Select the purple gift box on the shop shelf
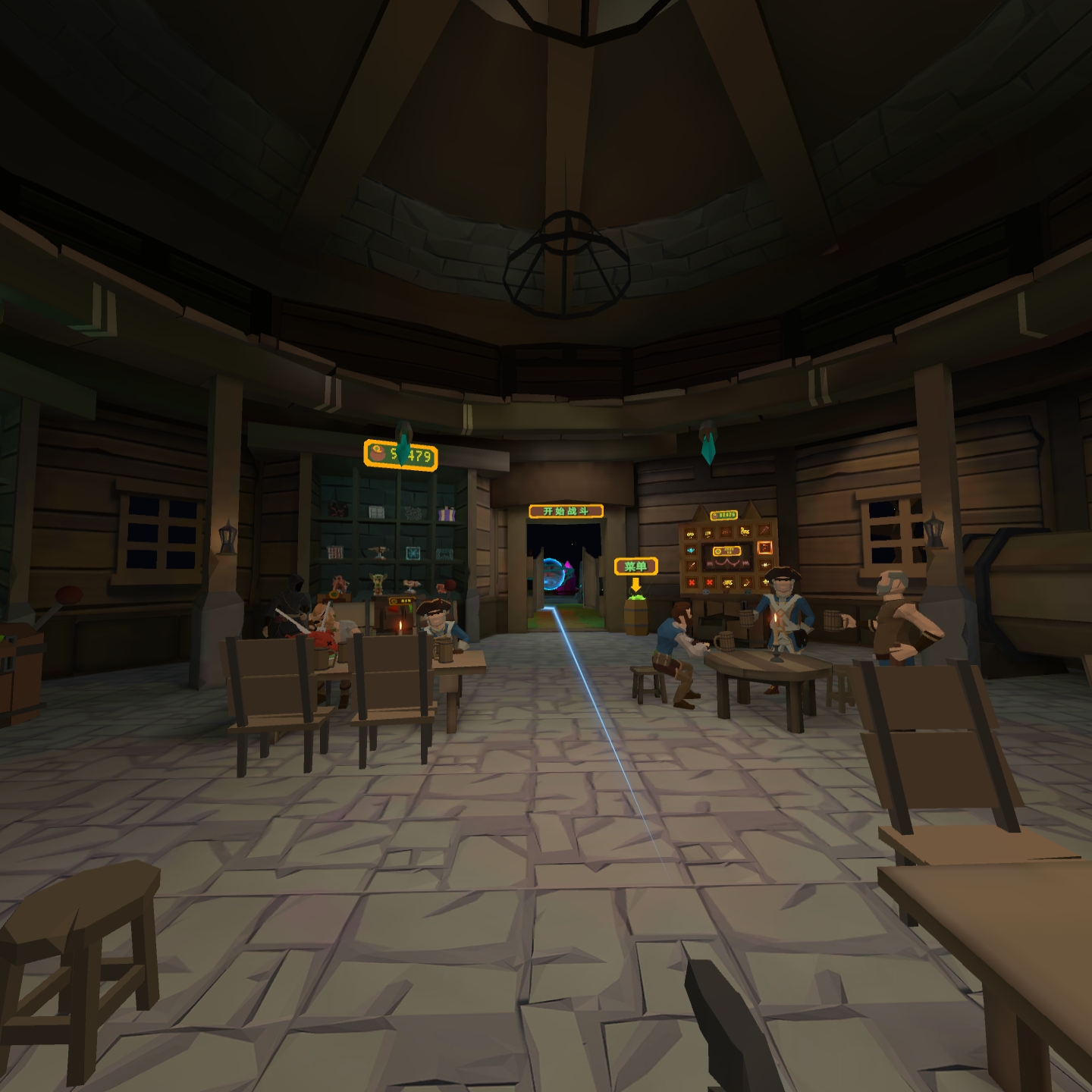 [447, 513]
